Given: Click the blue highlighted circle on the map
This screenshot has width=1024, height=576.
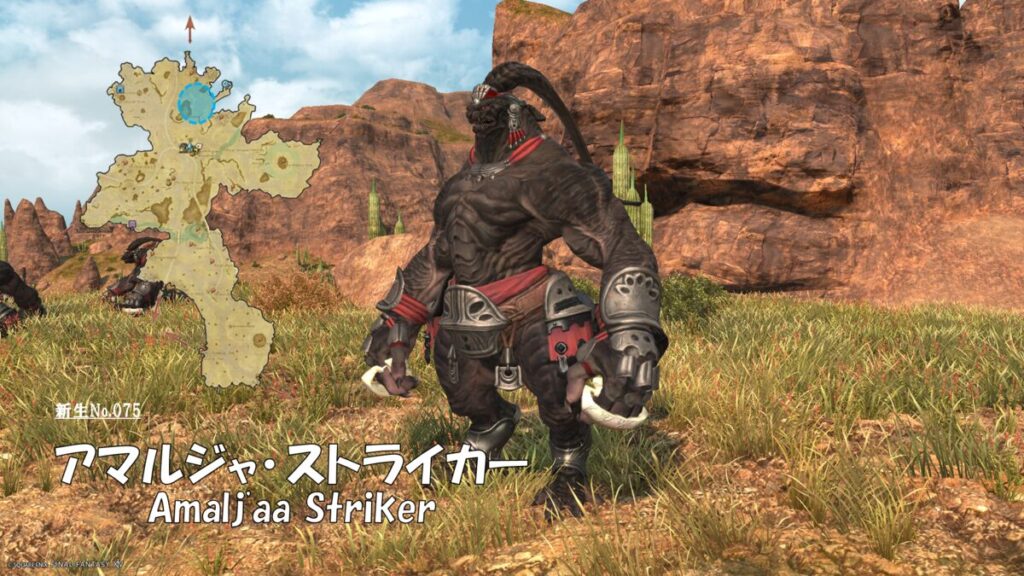Looking at the screenshot, I should (x=197, y=103).
